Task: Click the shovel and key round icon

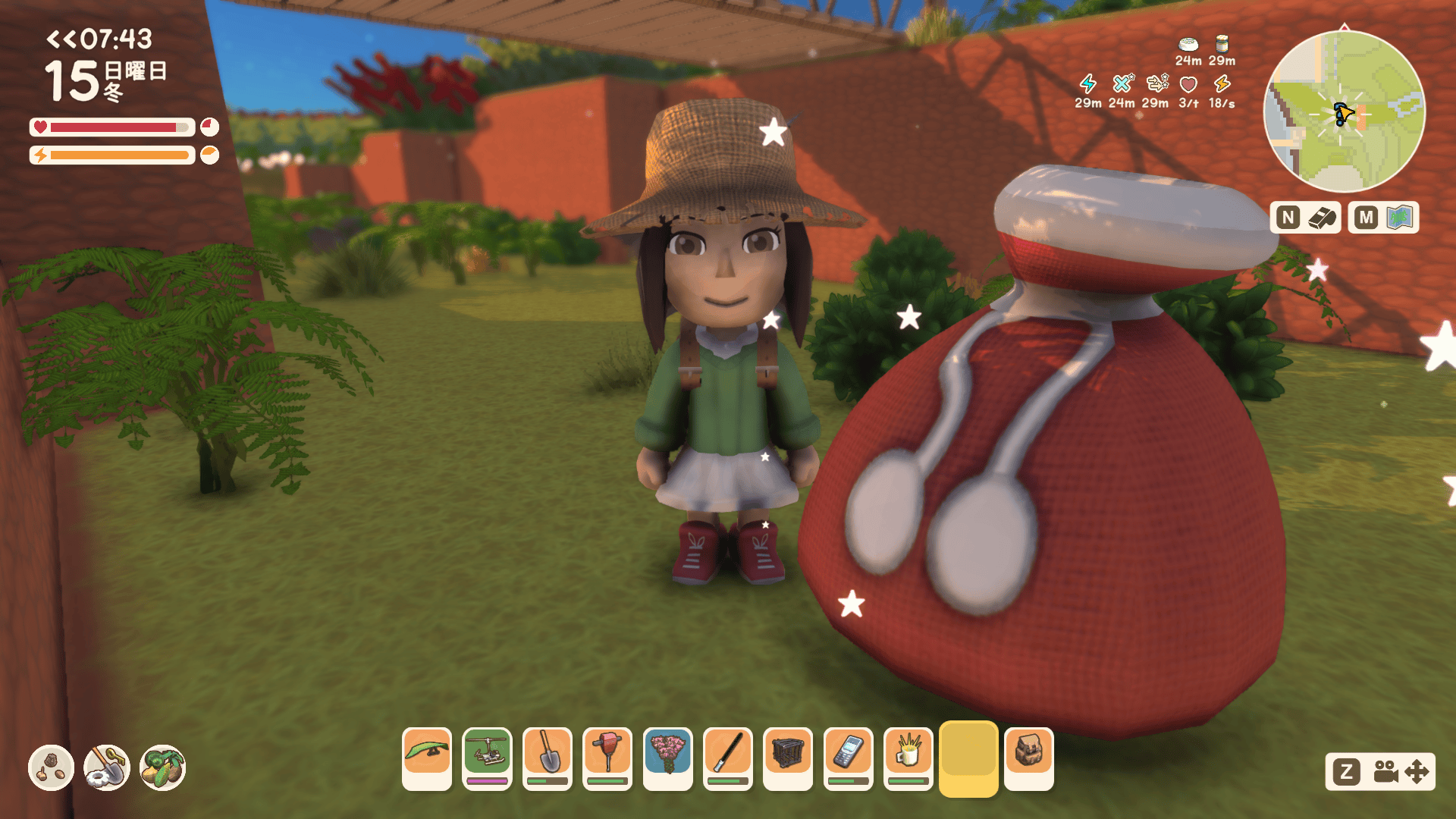Action: point(107,767)
